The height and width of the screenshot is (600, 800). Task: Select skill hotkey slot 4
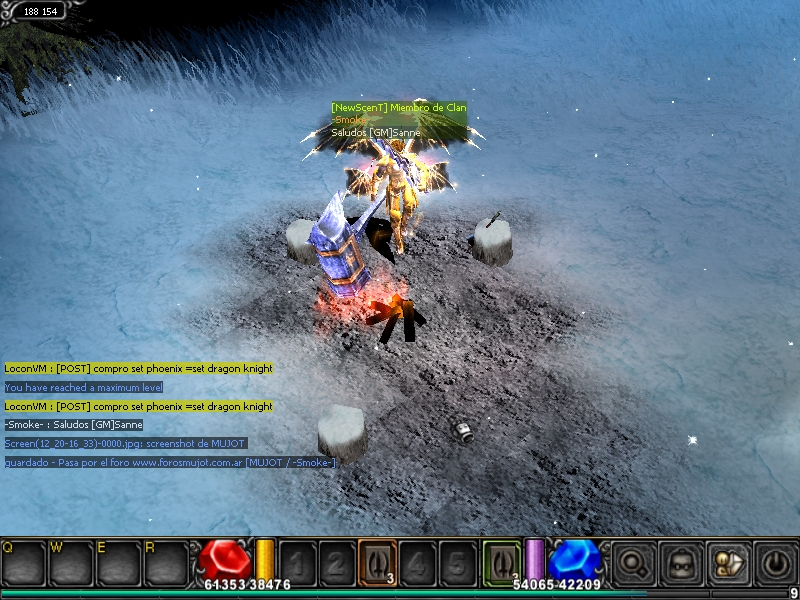pyautogui.click(x=417, y=562)
